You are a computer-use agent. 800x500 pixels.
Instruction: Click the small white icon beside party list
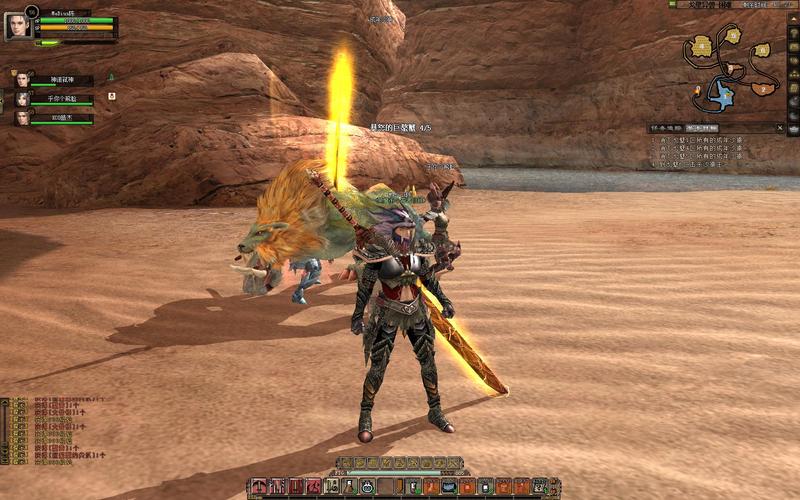point(112,96)
